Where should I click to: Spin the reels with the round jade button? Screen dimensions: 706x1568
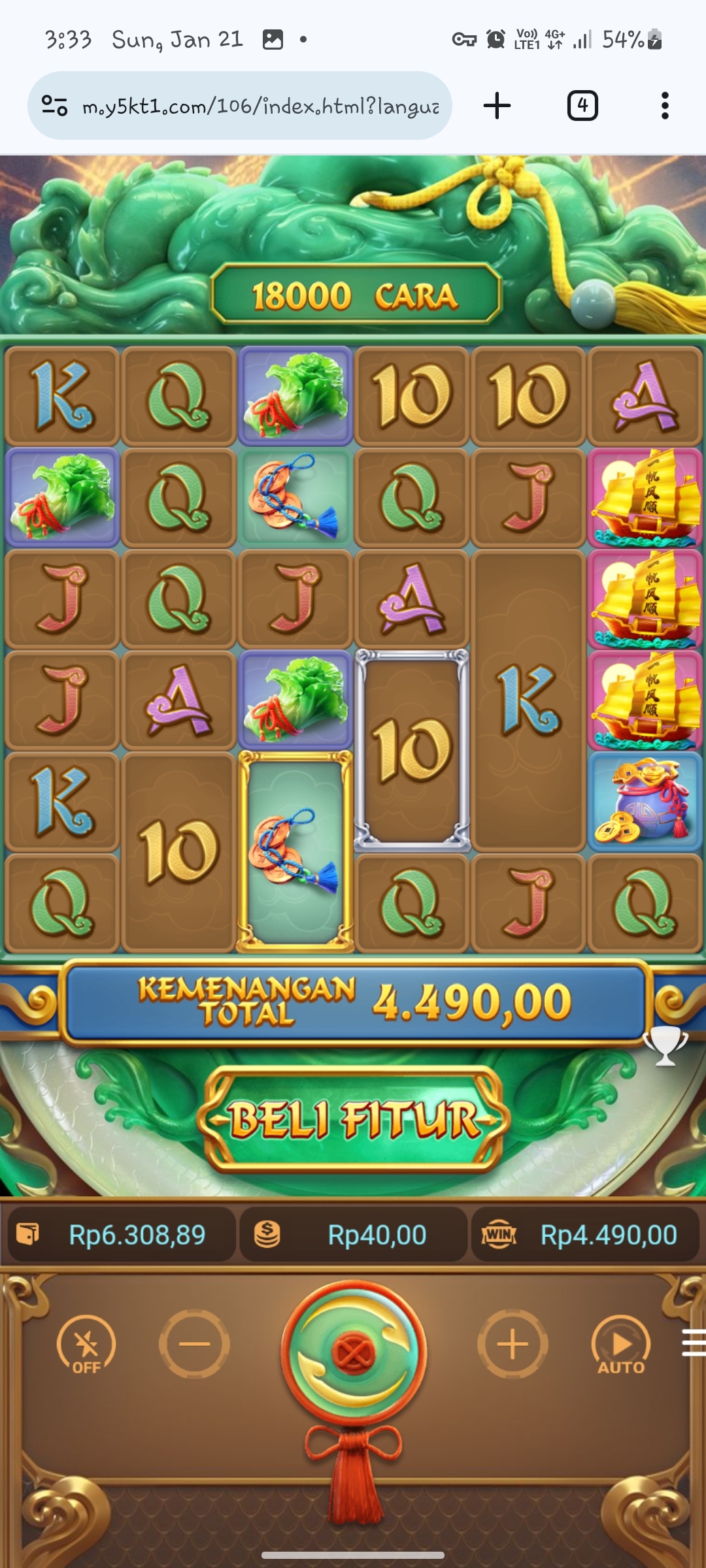(354, 1350)
